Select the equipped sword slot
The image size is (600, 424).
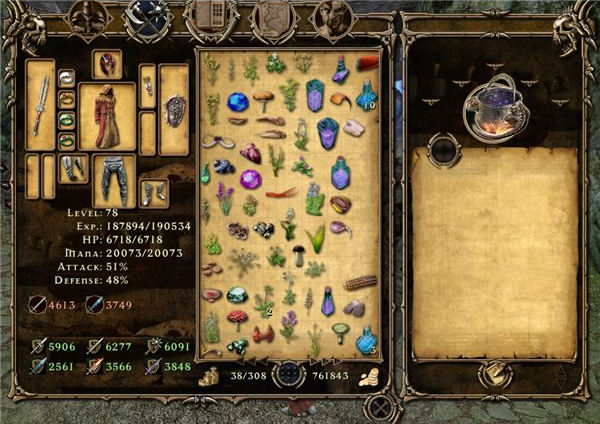[40, 104]
